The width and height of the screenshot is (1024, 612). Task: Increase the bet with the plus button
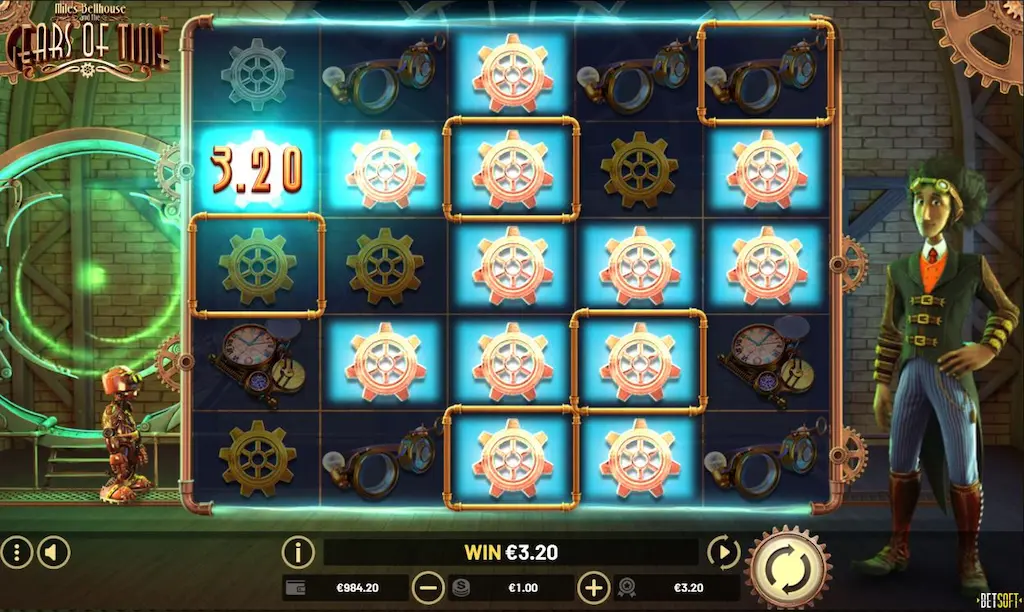[x=594, y=587]
